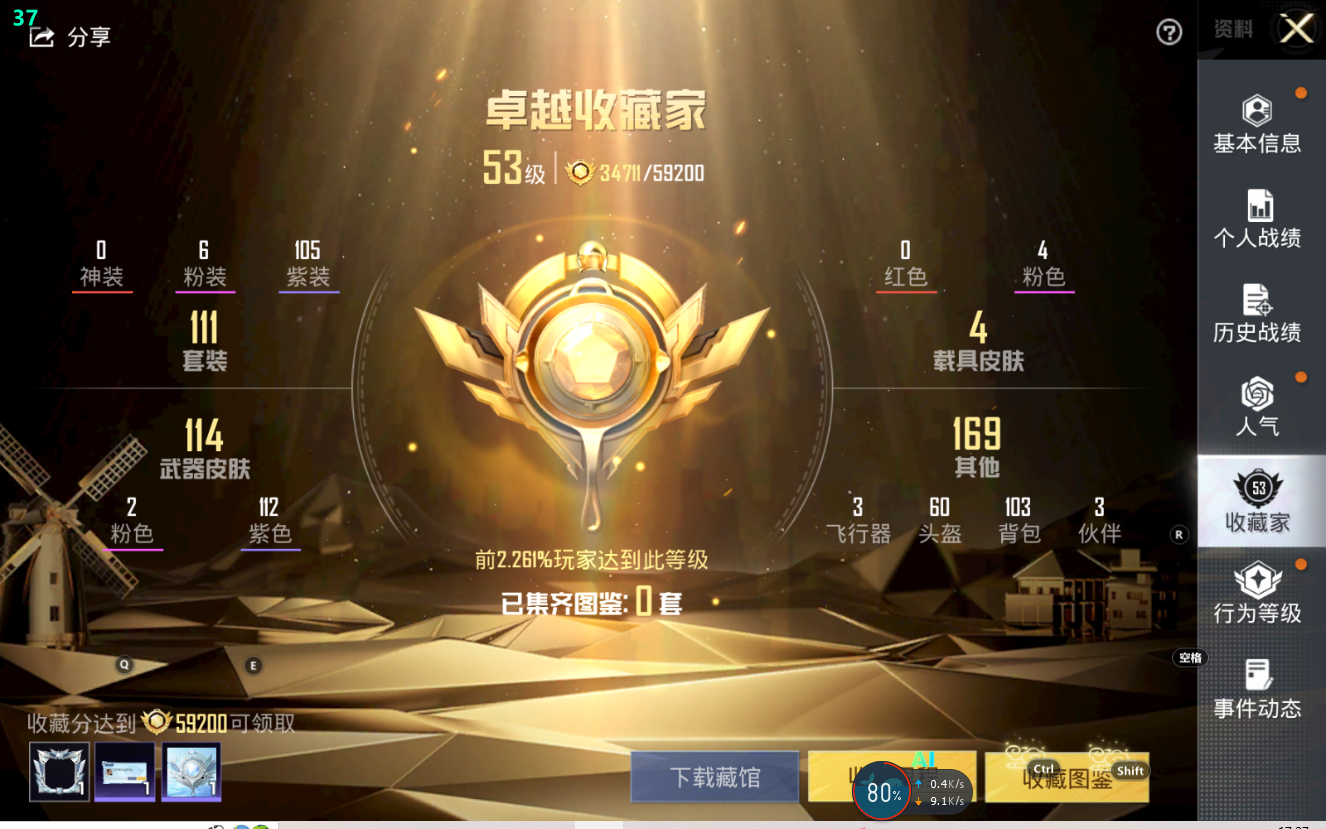1326x829 pixels.
Task: Close the profile screen with X
Action: pos(1297,29)
